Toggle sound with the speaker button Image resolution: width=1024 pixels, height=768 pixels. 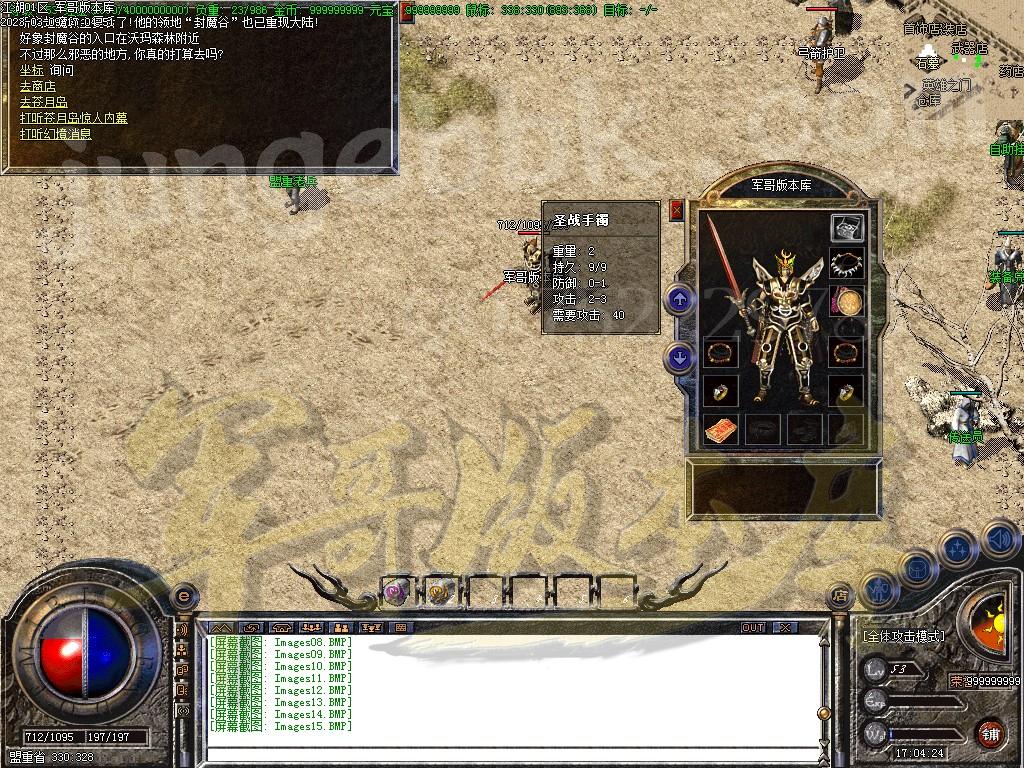[998, 540]
